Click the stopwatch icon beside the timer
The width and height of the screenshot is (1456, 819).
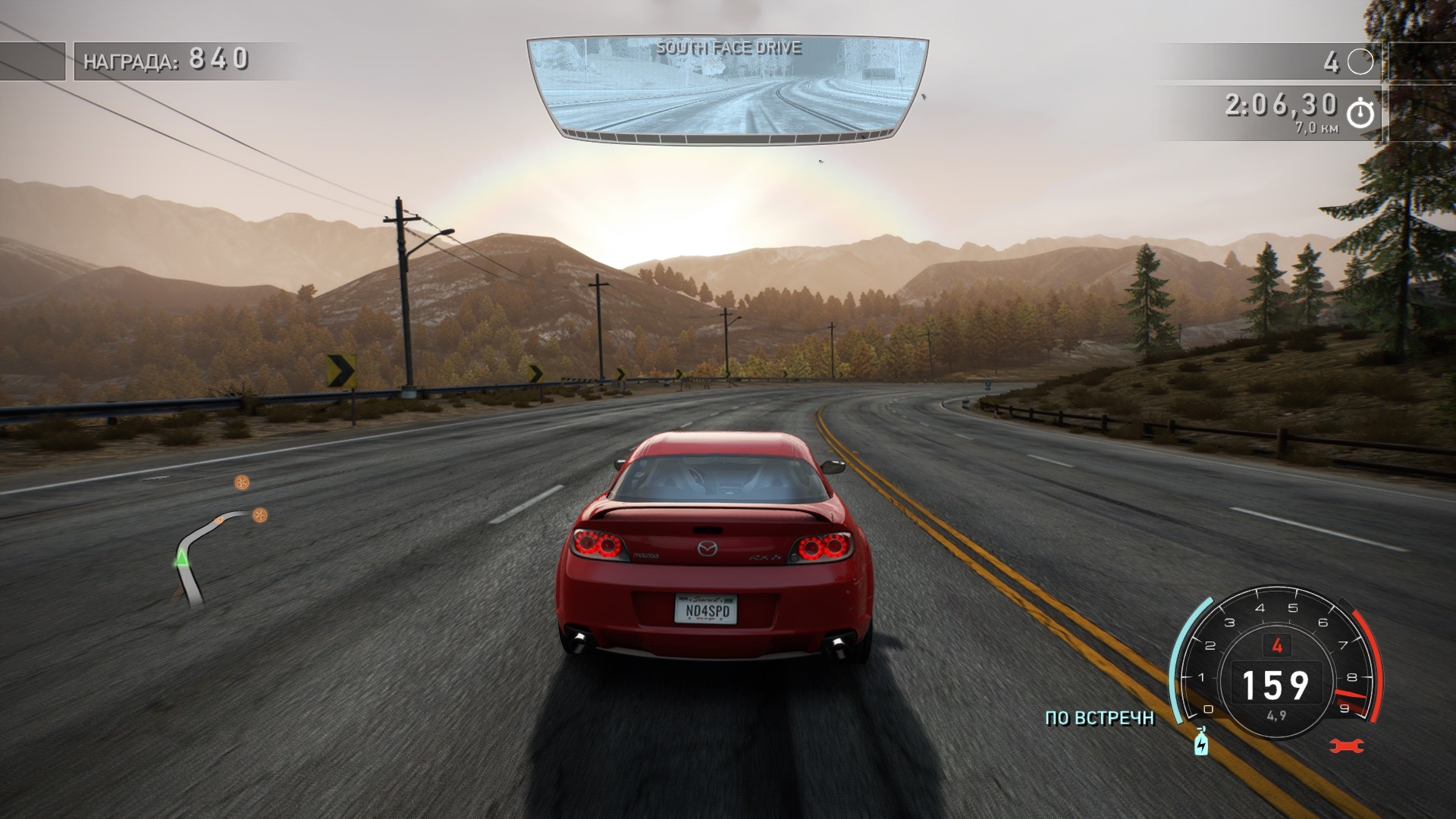pos(1360,113)
